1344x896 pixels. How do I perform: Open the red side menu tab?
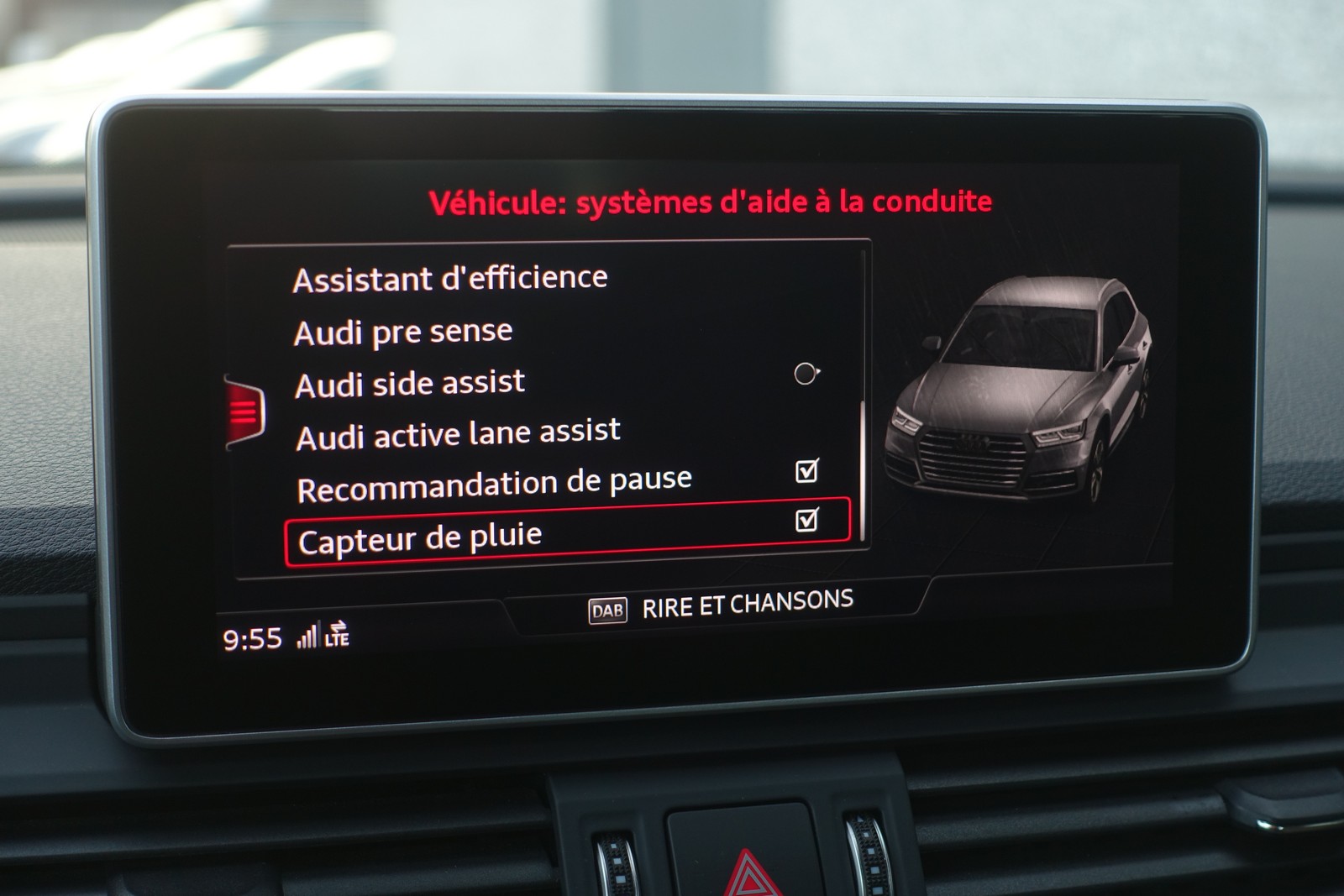coord(244,412)
